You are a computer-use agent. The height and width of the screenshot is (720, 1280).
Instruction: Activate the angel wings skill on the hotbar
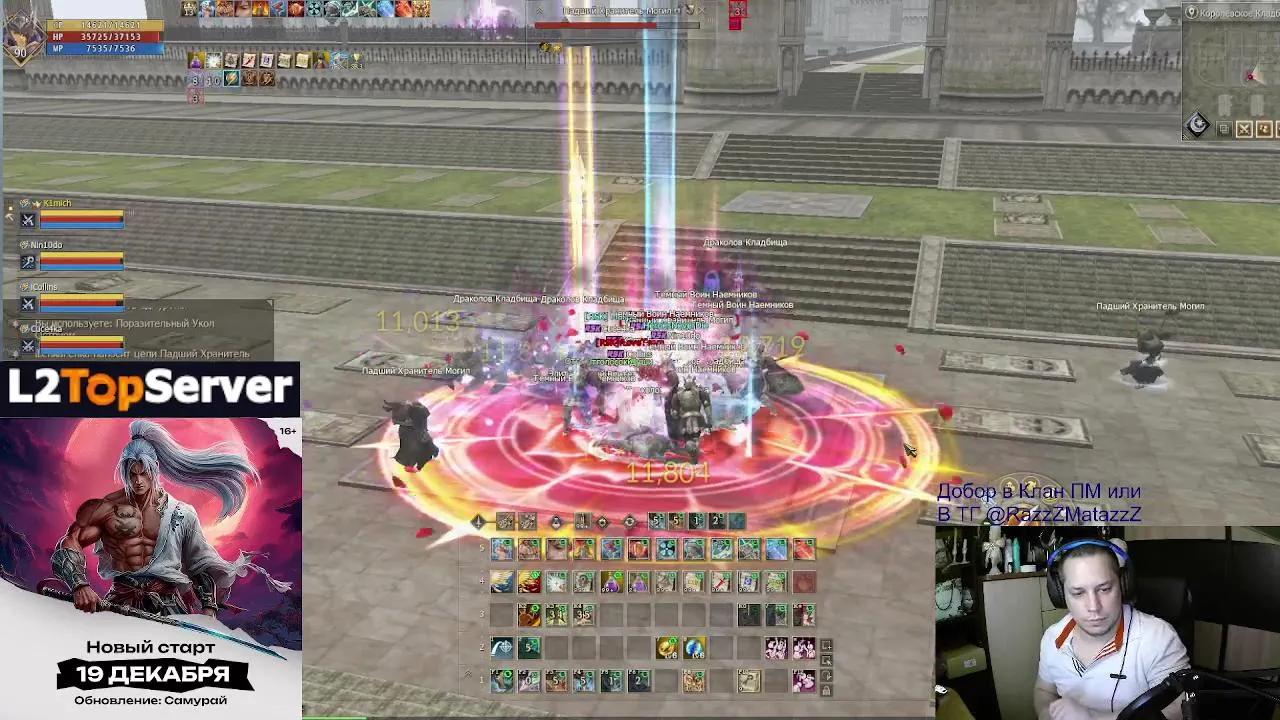click(502, 581)
